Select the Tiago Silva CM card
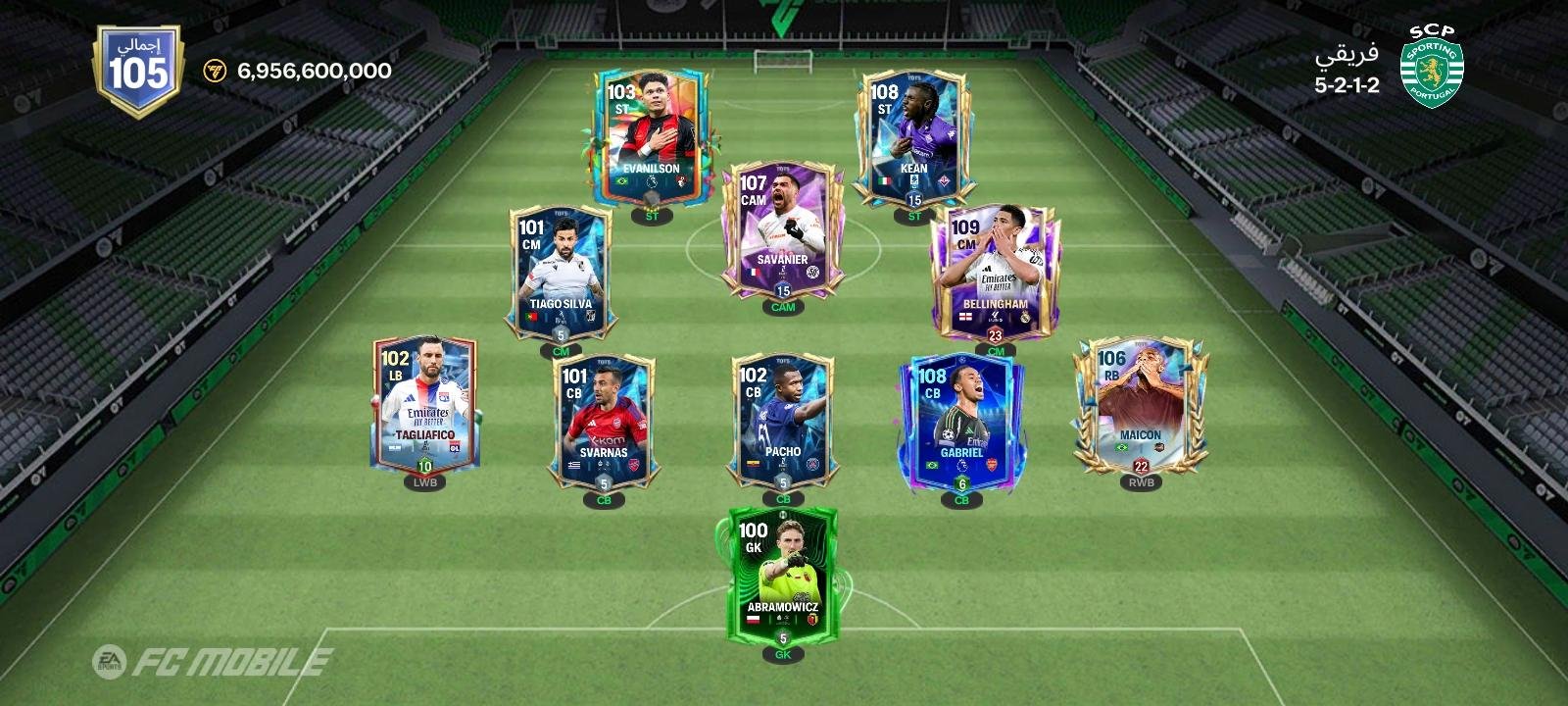 point(561,272)
